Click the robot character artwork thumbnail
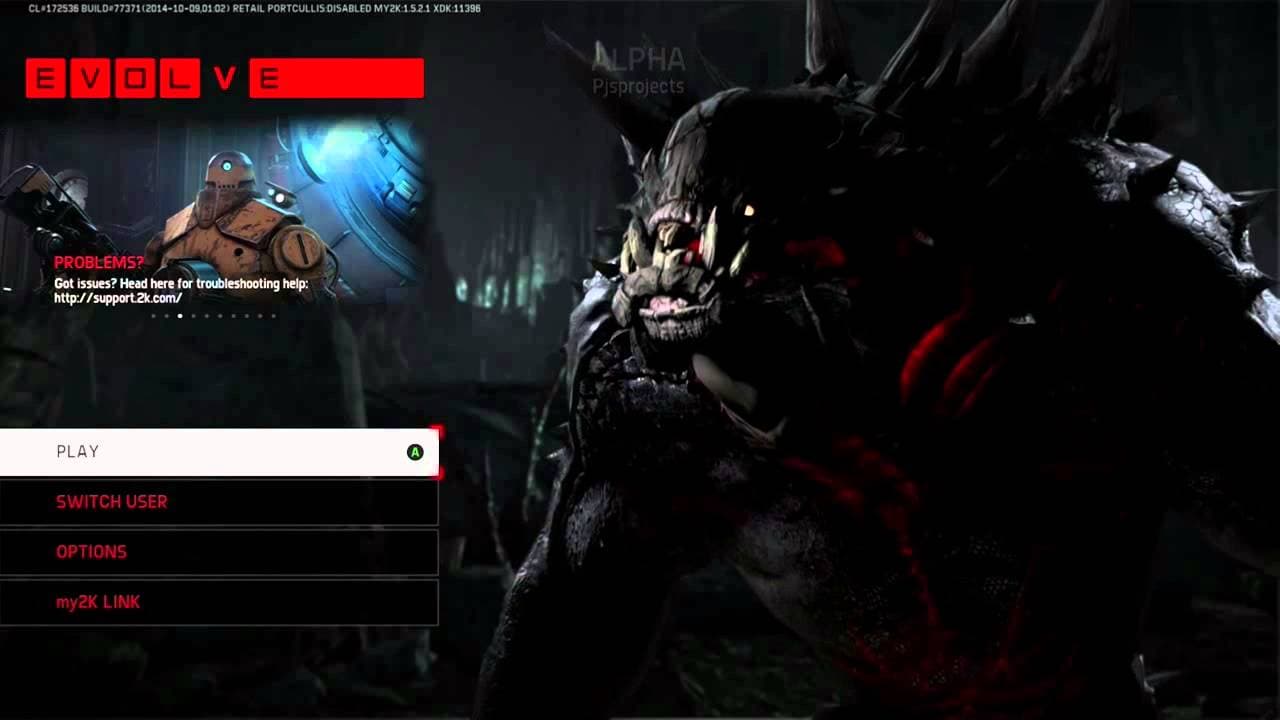Viewport: 1280px width, 720px height. (x=230, y=210)
